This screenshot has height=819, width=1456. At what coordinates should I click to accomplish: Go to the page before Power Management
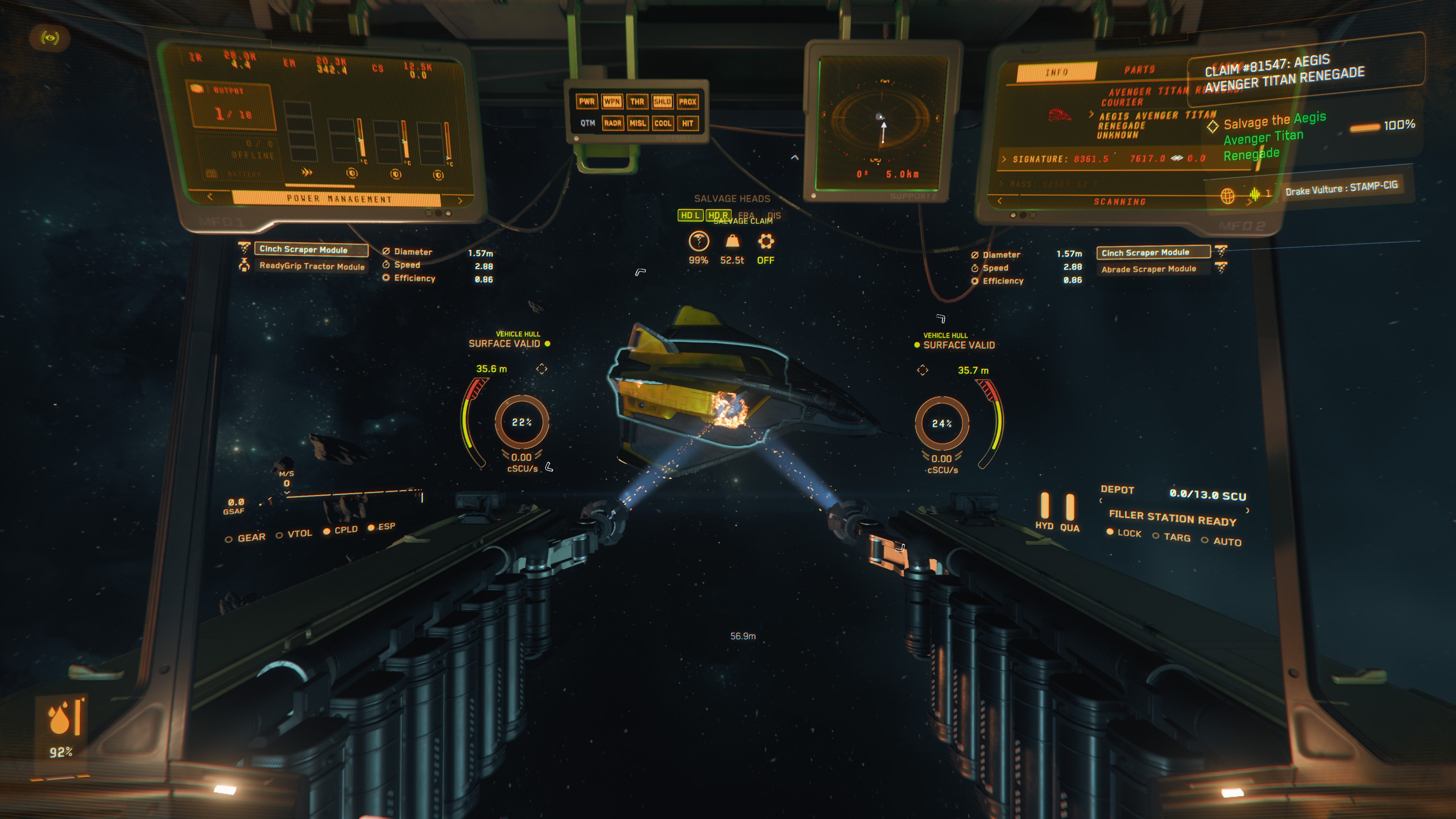point(210,197)
